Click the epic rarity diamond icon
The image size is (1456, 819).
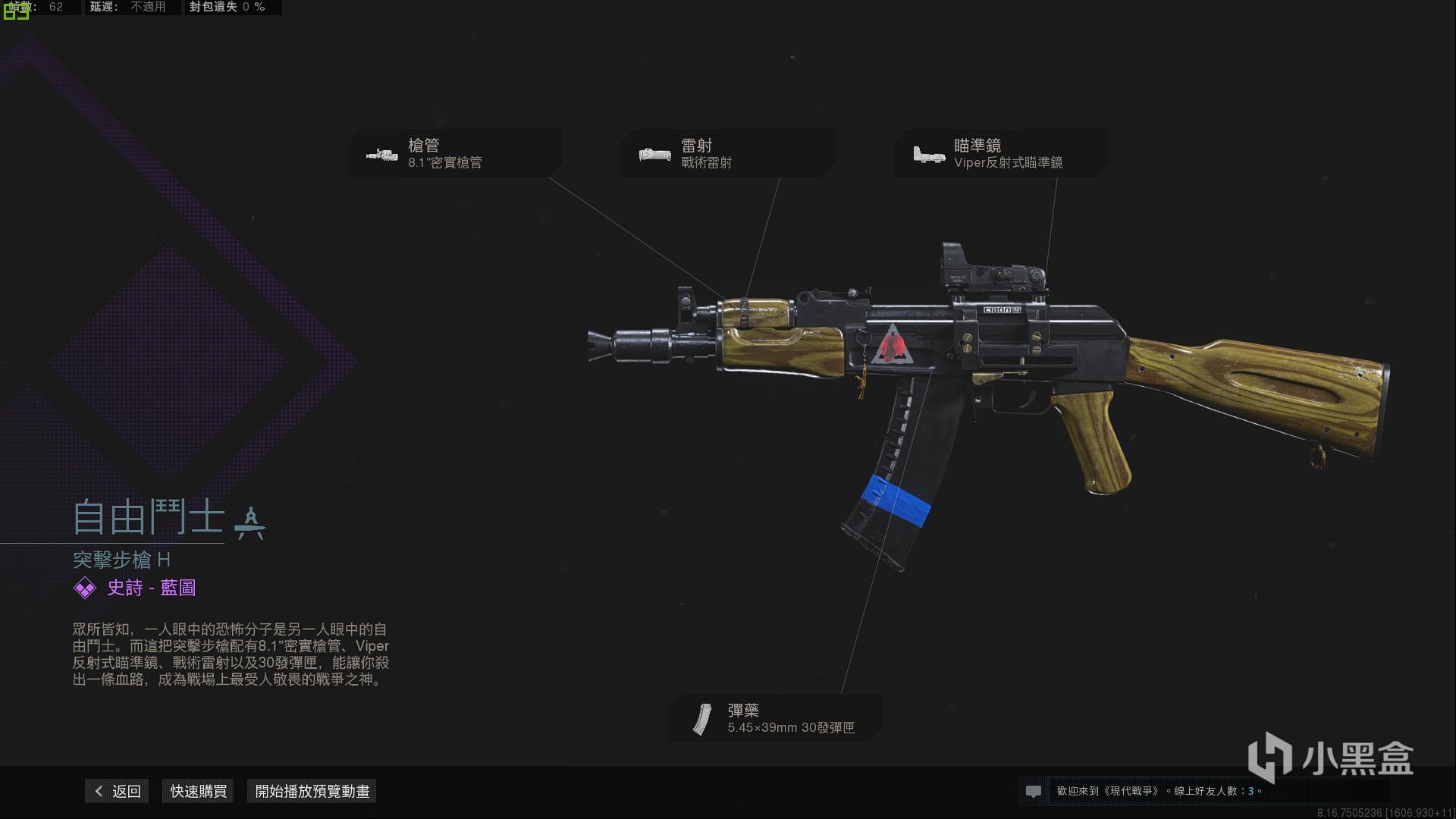[83, 588]
